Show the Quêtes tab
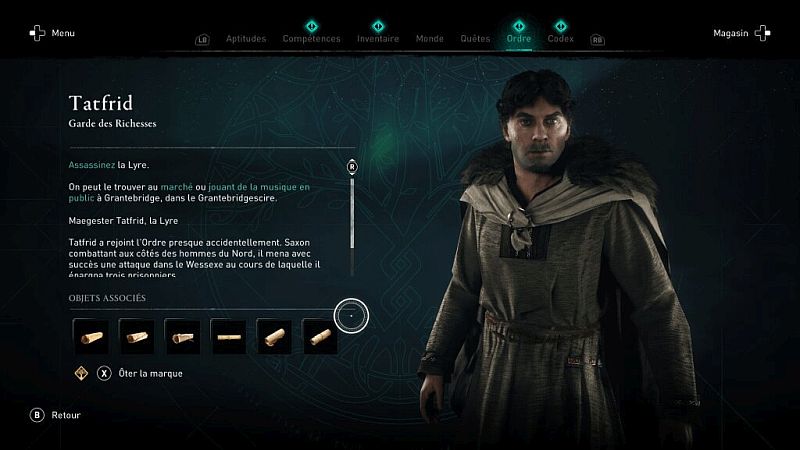800x450 pixels. 475,39
